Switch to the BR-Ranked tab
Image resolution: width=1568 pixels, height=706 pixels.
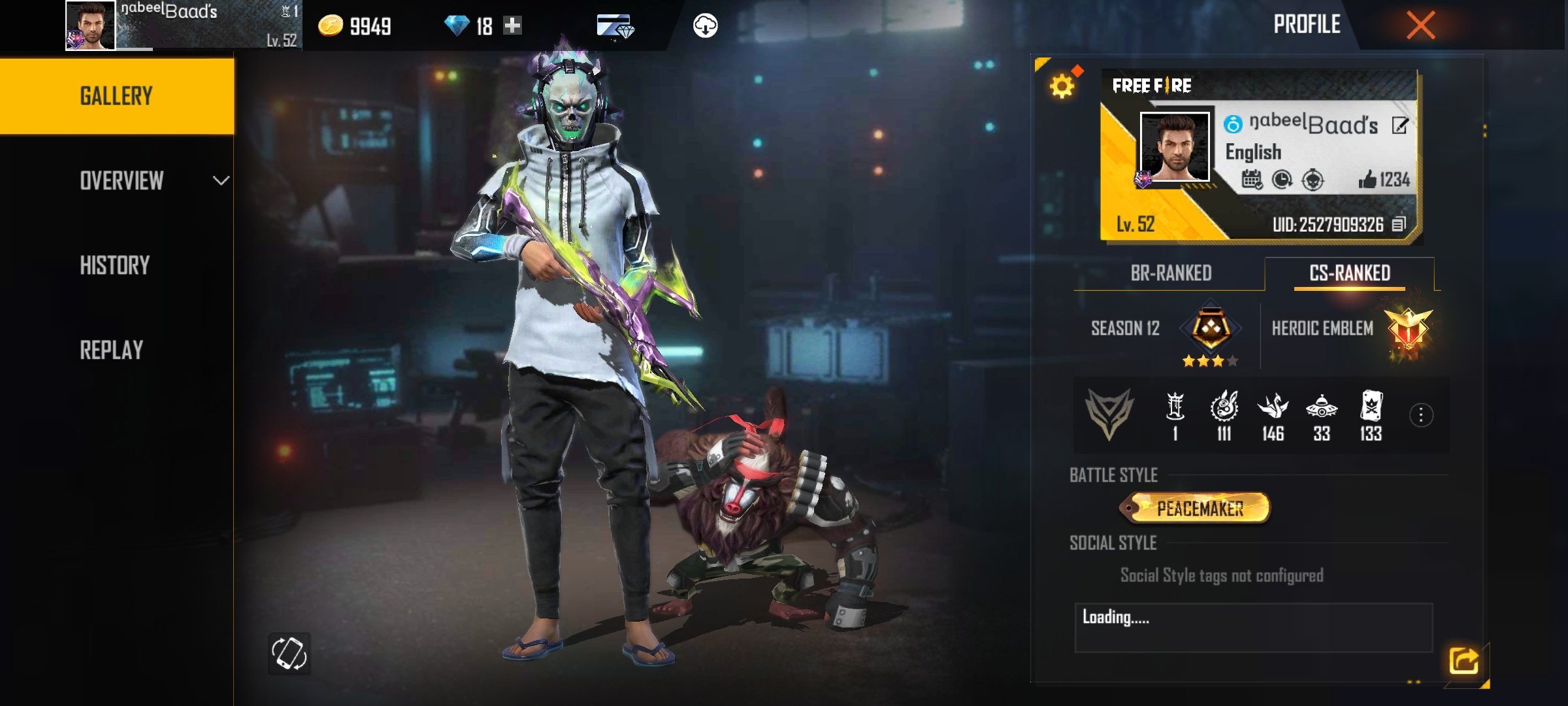[x=1171, y=273]
